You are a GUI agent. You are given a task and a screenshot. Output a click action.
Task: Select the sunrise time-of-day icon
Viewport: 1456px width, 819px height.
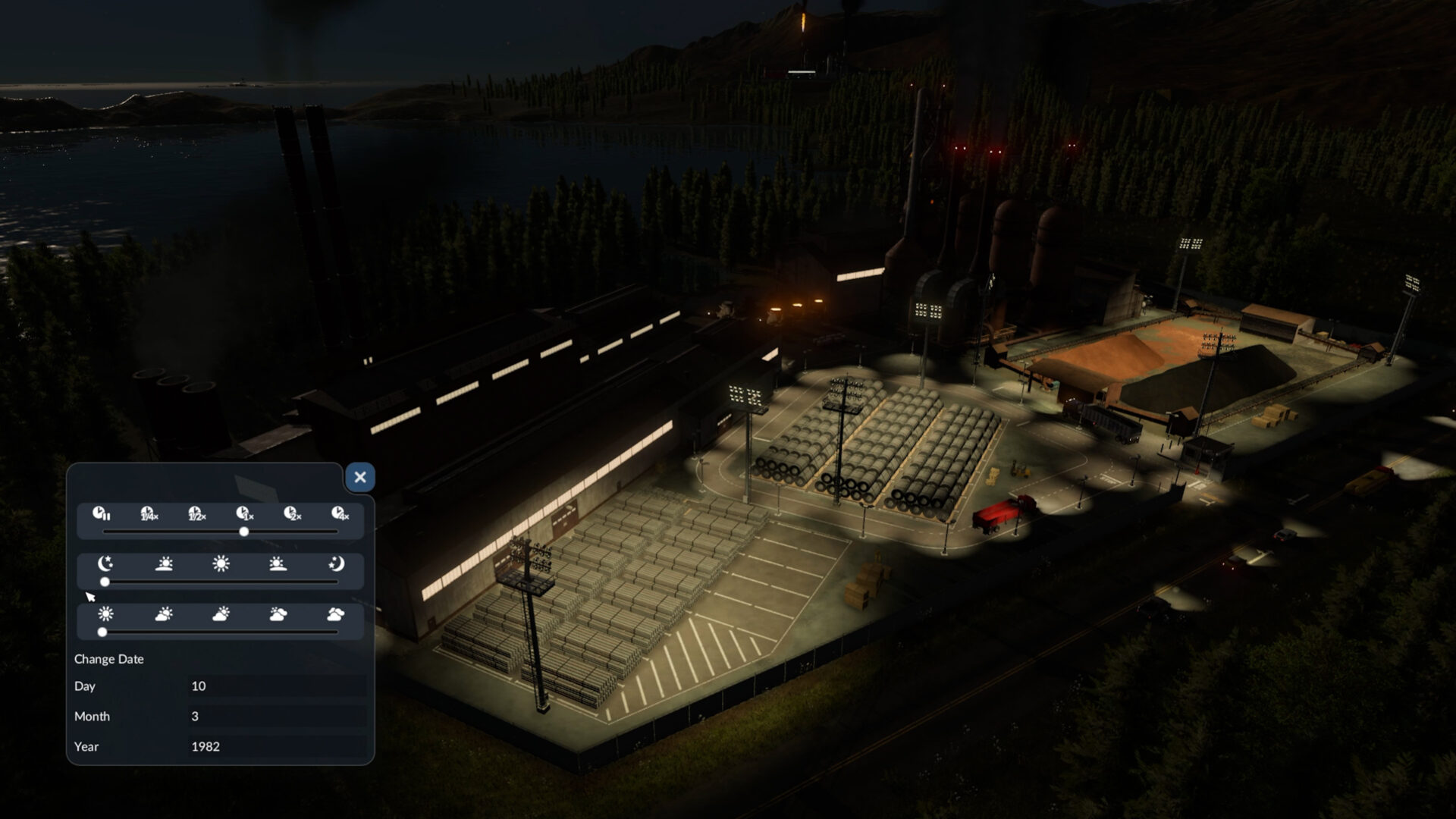click(x=164, y=565)
